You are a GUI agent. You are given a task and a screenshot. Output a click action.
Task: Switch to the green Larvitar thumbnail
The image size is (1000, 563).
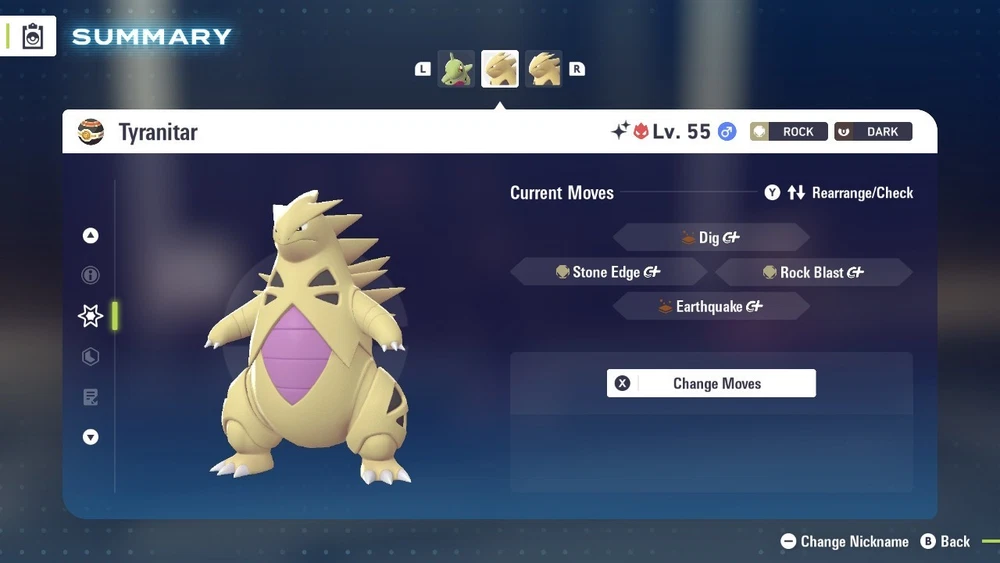coord(456,69)
